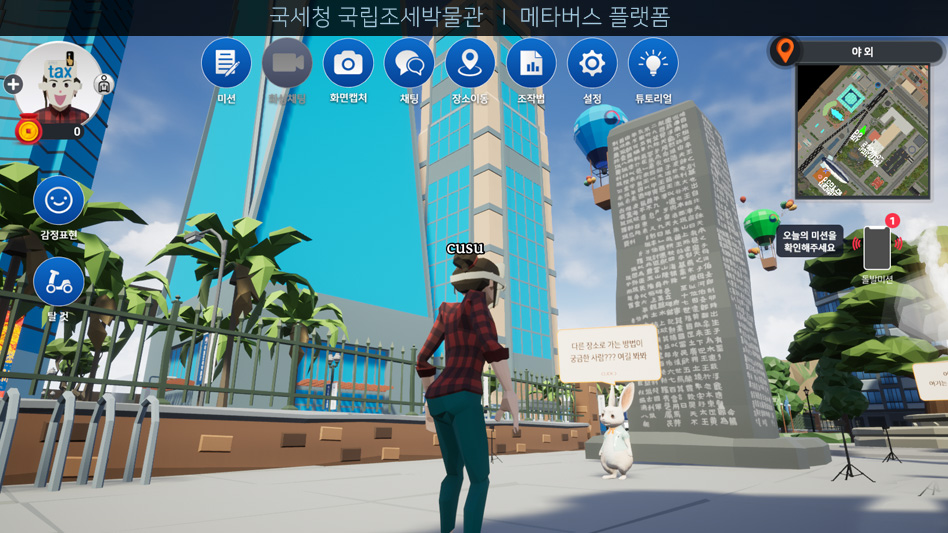Click the small character icon right of avatar
This screenshot has height=533, width=948.
tap(103, 85)
